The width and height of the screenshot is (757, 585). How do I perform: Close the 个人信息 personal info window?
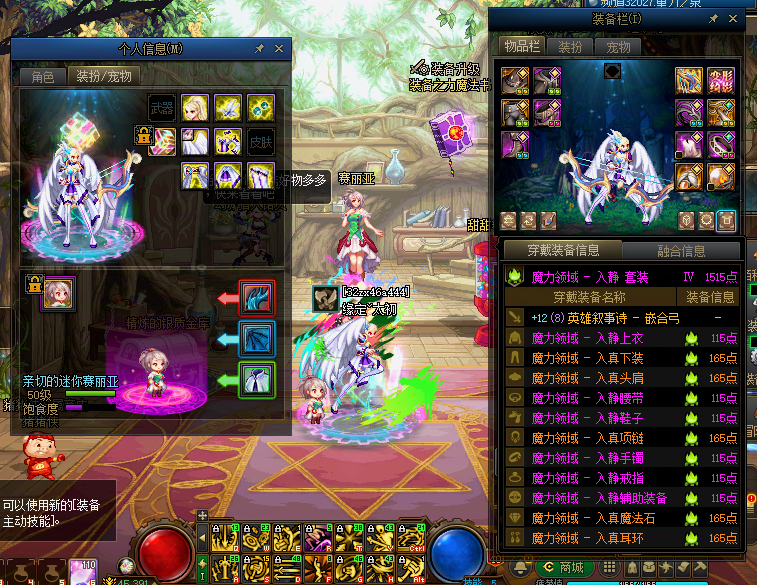279,48
